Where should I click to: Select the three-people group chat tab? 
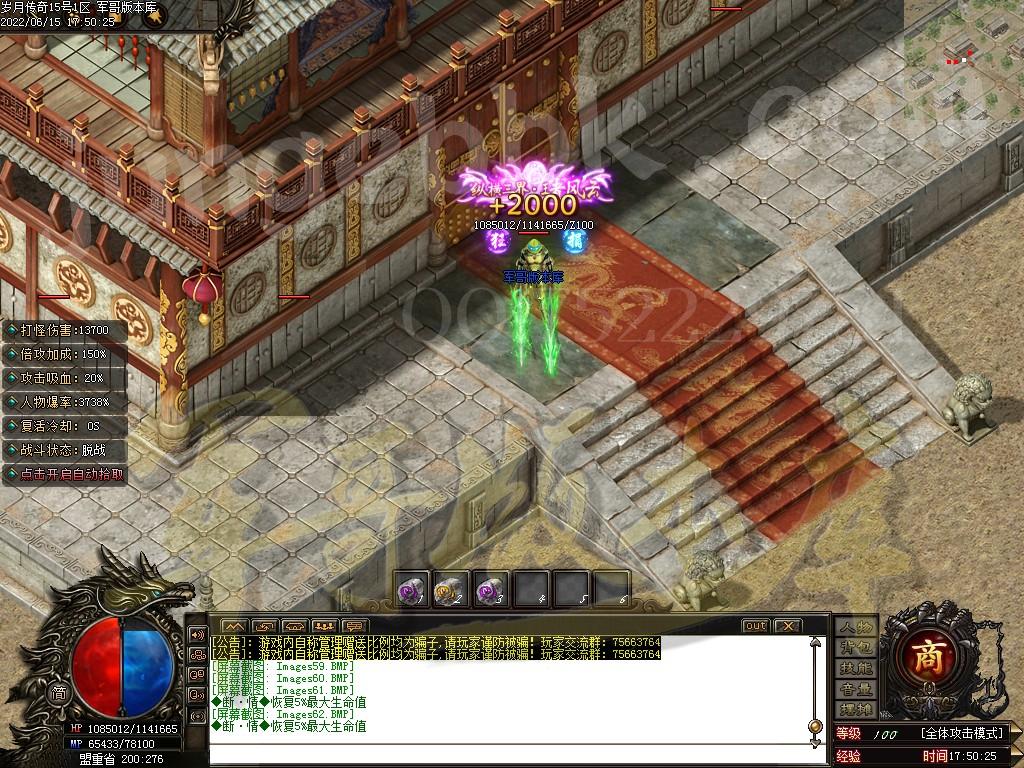[322, 626]
